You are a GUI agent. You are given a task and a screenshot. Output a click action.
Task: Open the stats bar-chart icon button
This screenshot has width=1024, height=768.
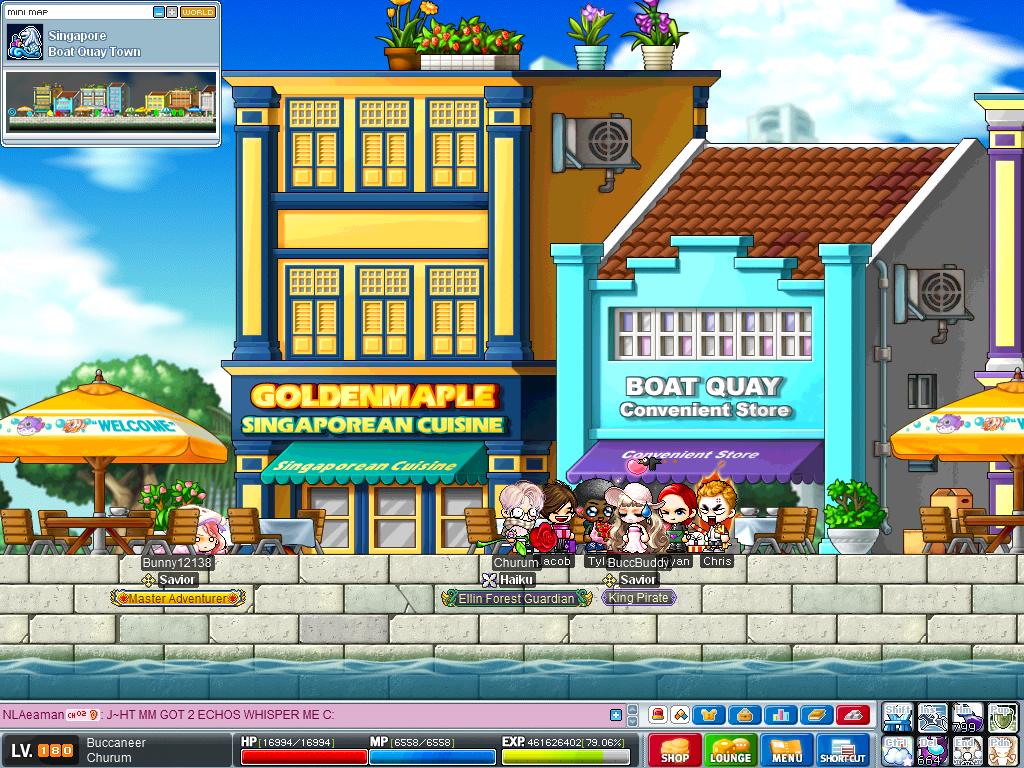point(781,715)
